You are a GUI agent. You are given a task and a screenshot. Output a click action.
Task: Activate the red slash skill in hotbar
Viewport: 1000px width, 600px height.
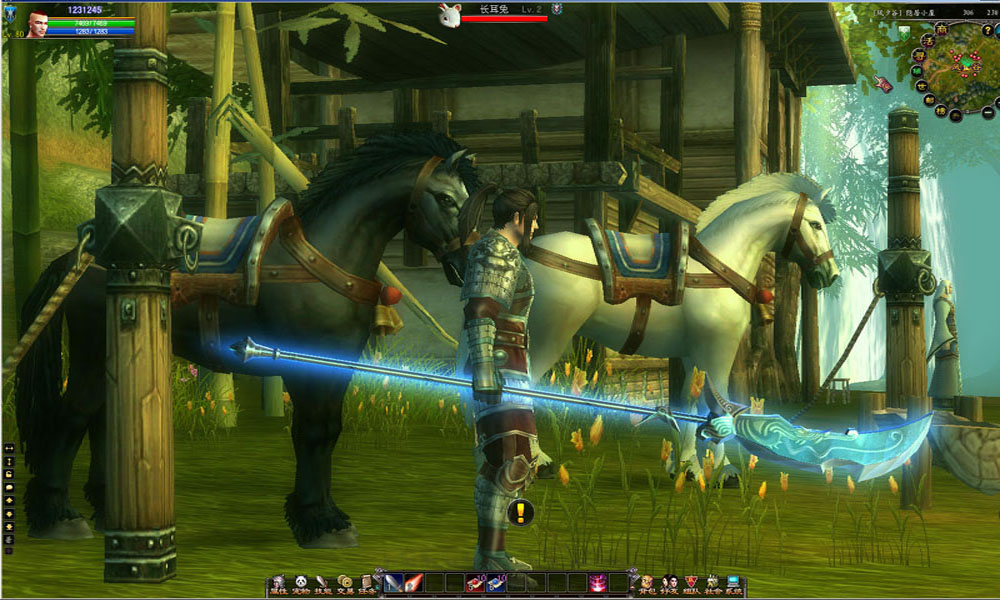click(414, 582)
